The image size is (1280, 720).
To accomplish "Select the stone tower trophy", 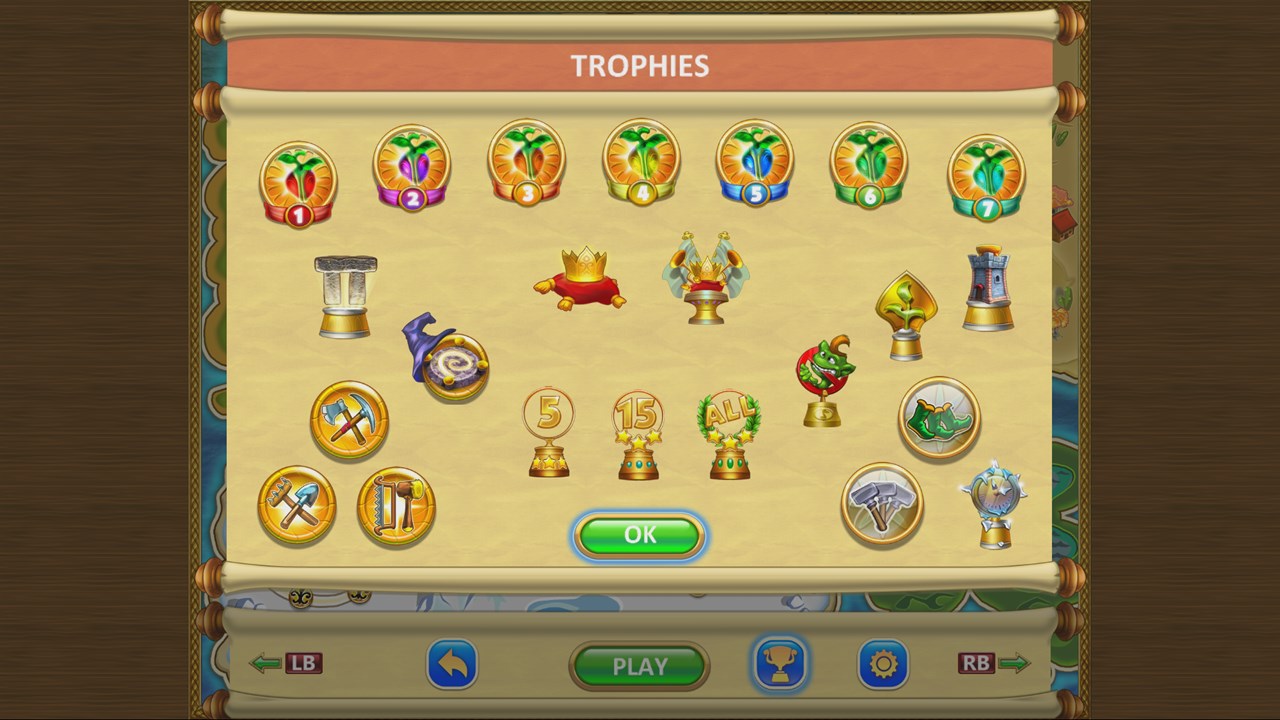I will tap(988, 288).
